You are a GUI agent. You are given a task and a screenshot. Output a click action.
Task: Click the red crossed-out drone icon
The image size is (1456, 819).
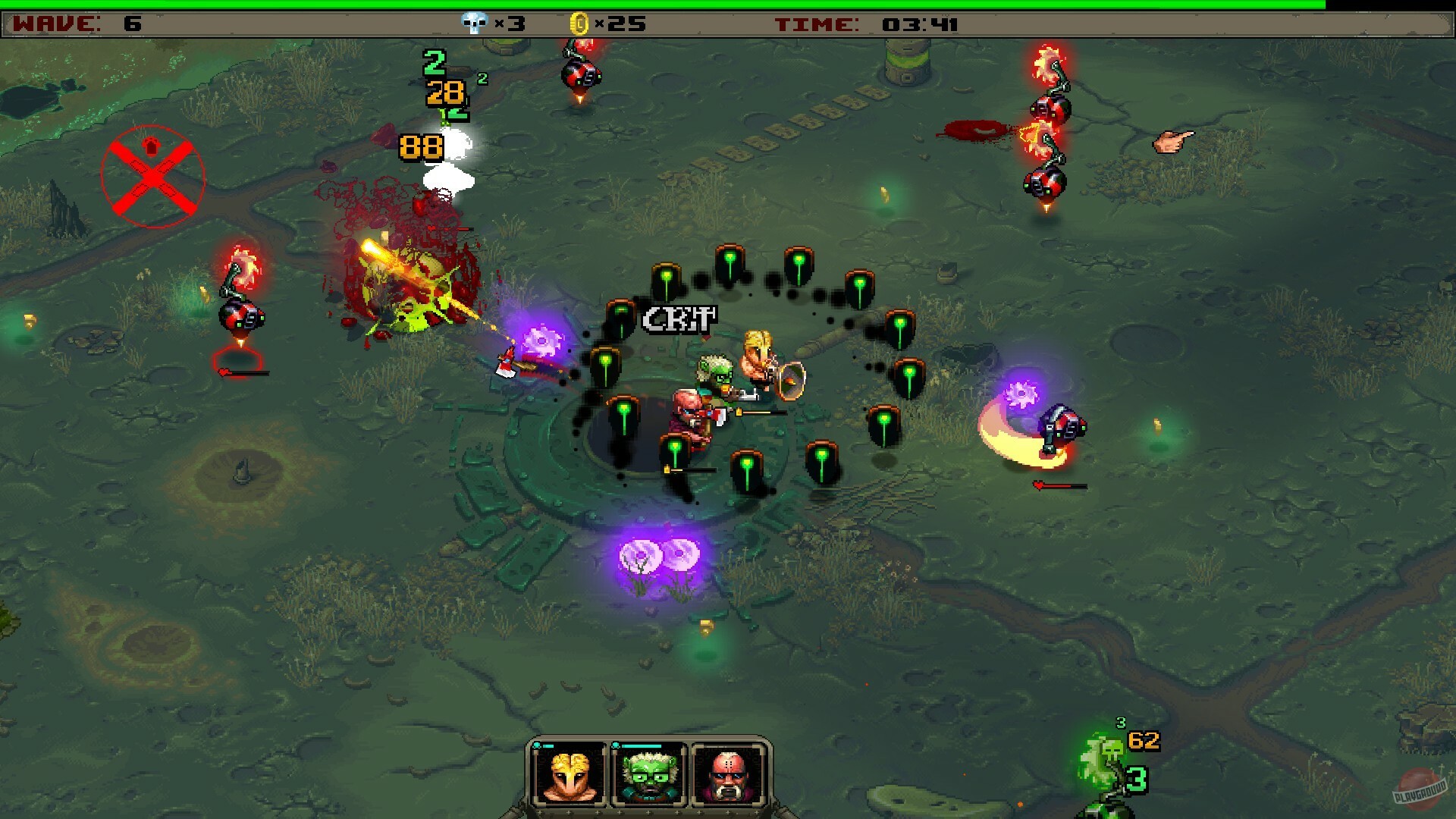point(153,173)
